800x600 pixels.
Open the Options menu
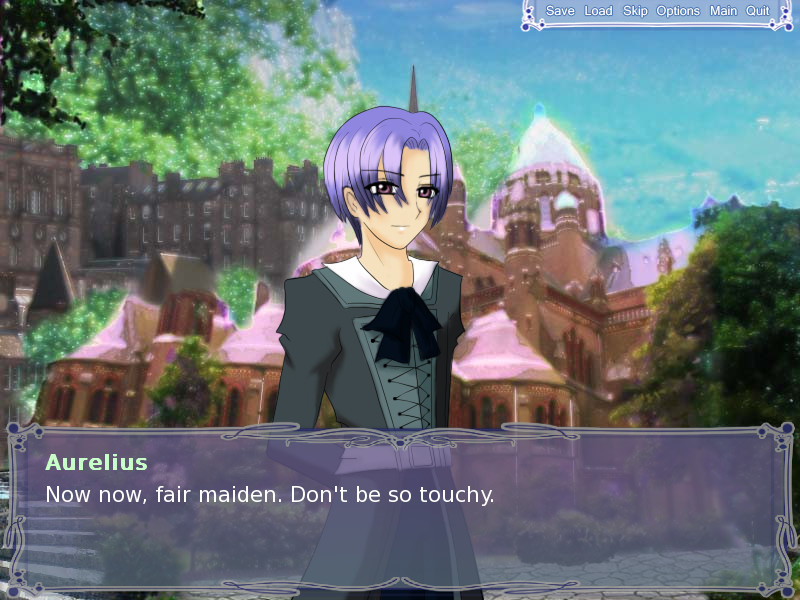pos(678,11)
